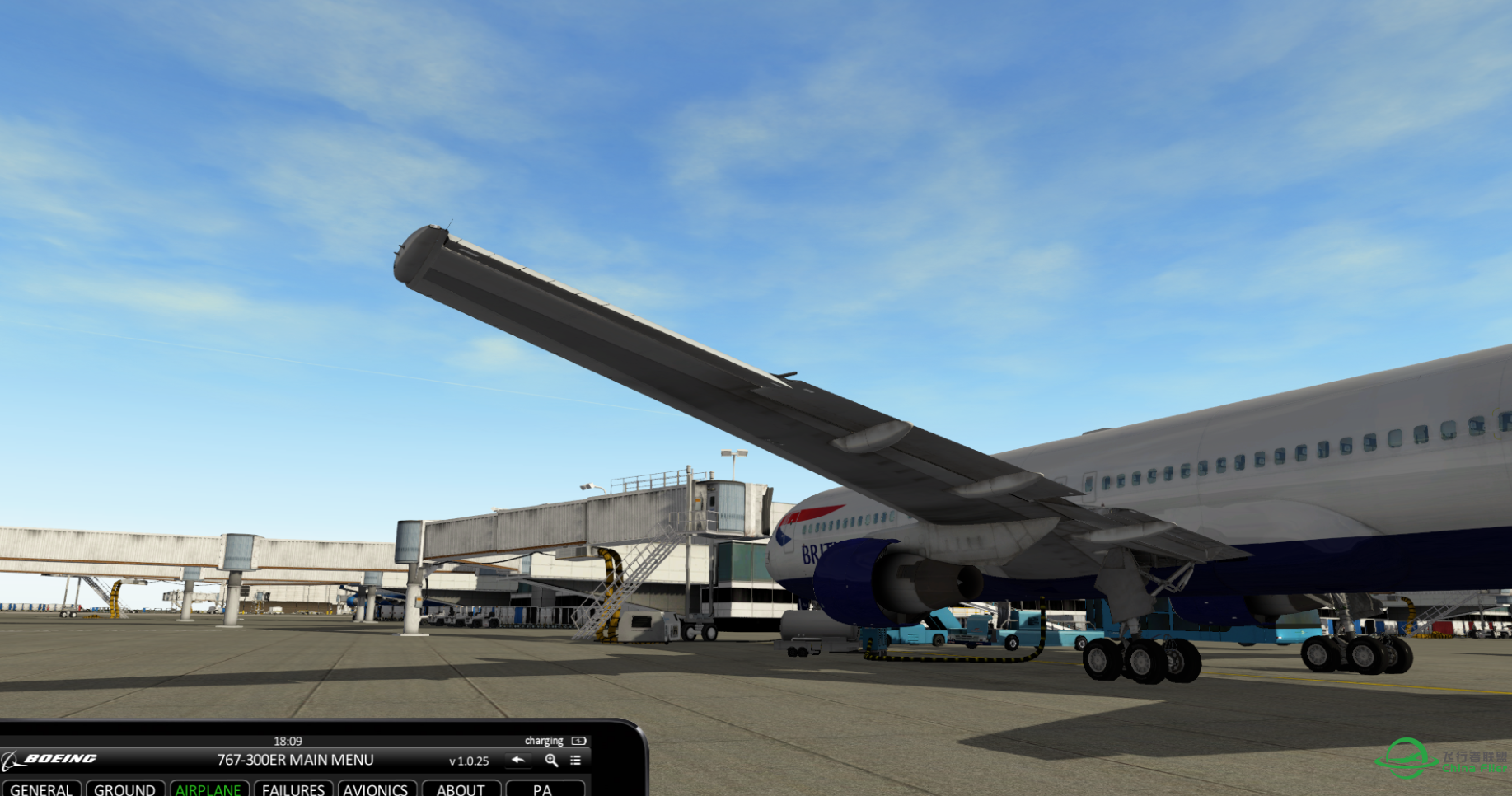This screenshot has width=1512, height=796.
Task: Open the FAILURES tab
Action: click(x=293, y=789)
